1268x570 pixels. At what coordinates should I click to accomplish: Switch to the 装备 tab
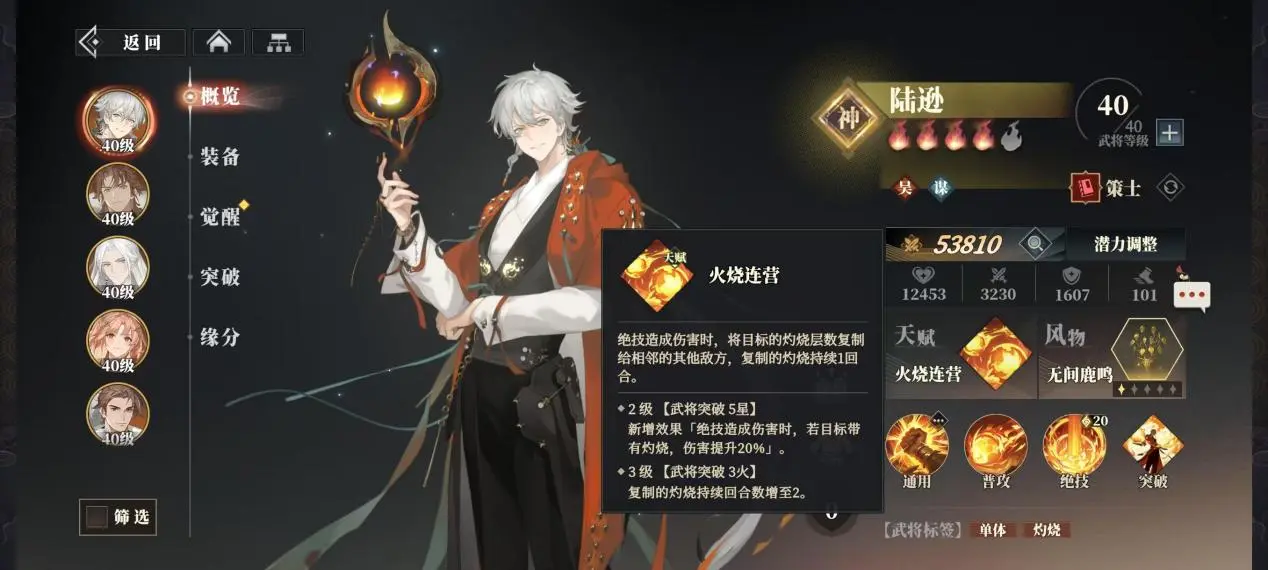tap(220, 157)
